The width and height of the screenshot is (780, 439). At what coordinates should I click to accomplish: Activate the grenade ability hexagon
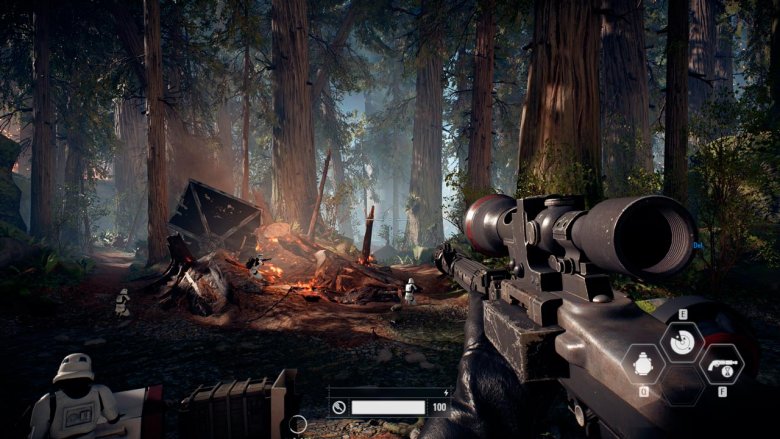coord(643,364)
